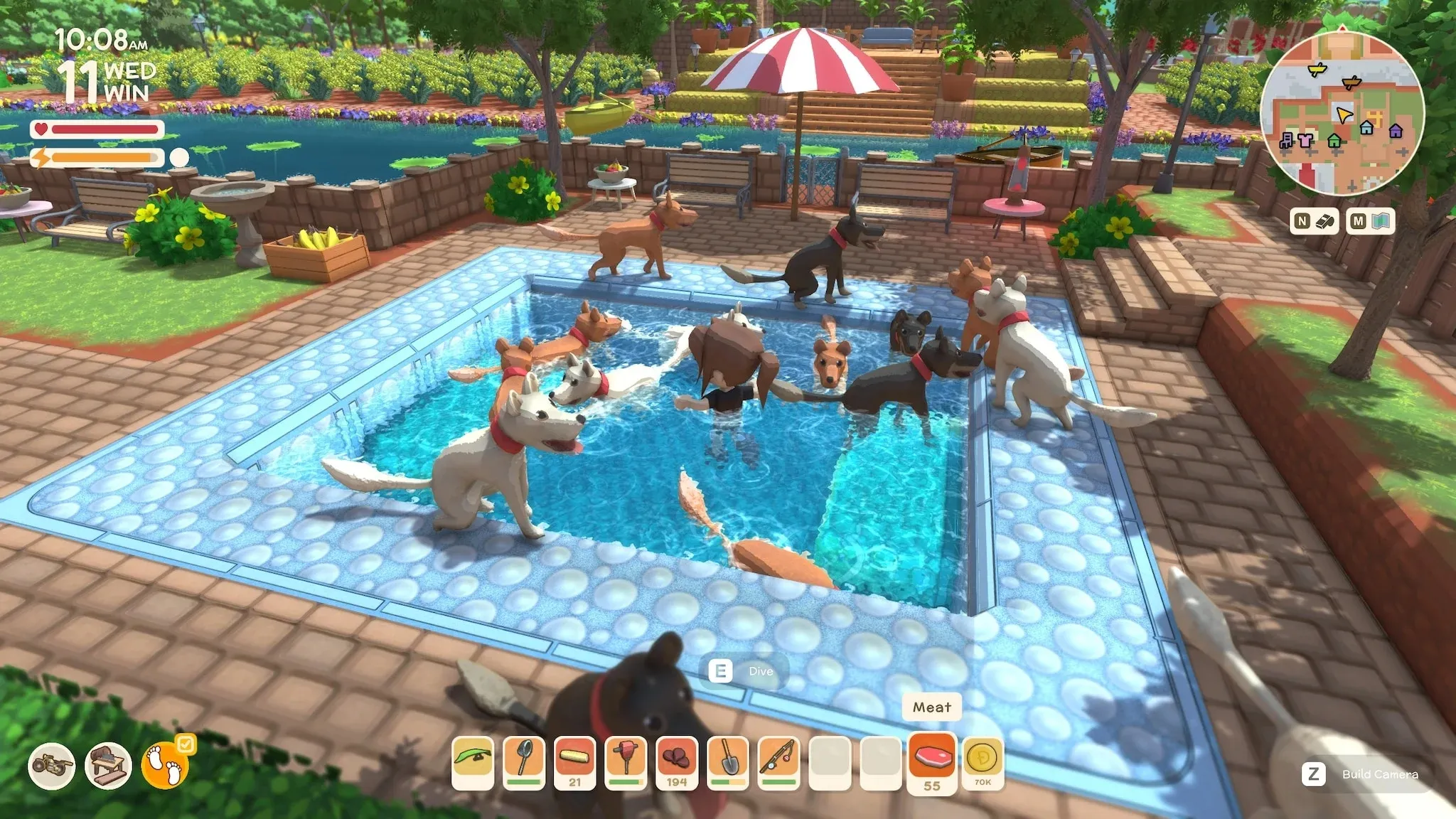Equip the bug net from the hotbar

click(524, 761)
